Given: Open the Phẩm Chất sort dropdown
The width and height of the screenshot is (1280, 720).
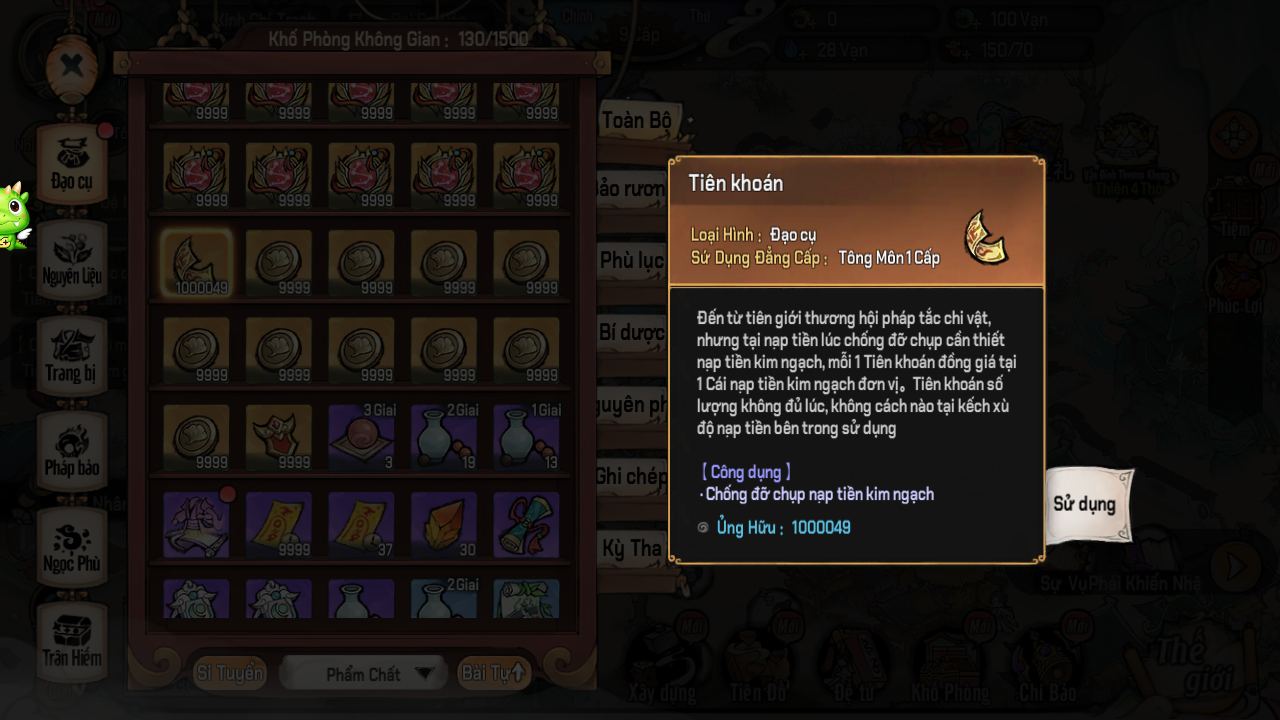Looking at the screenshot, I should coord(364,674).
